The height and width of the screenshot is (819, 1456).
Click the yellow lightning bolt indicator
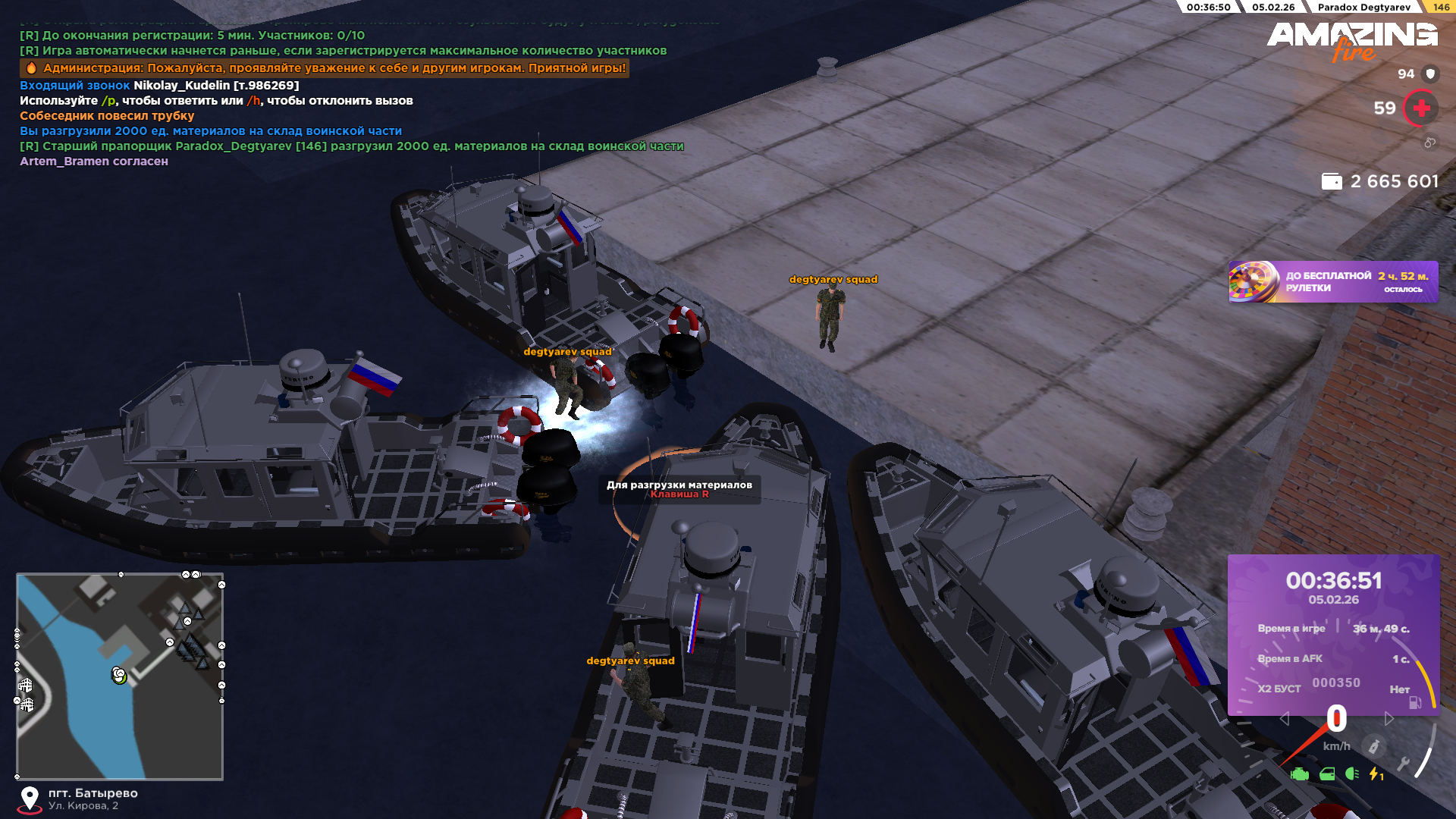click(1376, 774)
